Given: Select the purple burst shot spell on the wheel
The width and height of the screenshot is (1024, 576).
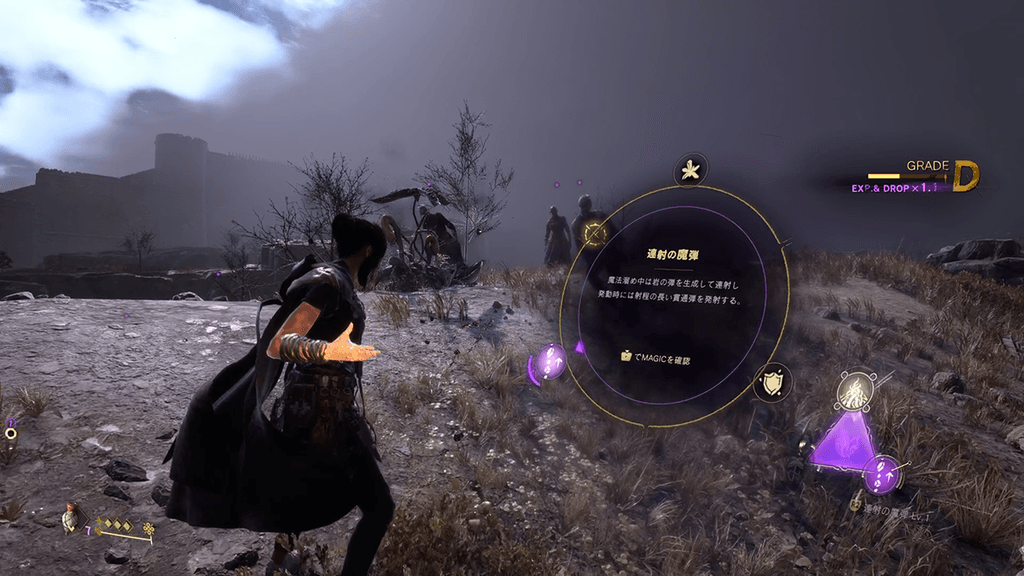Looking at the screenshot, I should coord(549,362).
